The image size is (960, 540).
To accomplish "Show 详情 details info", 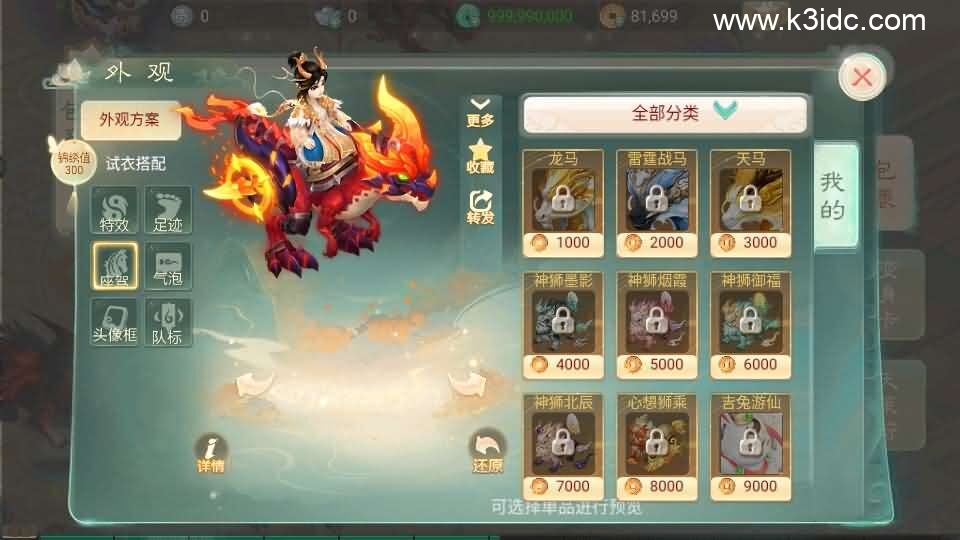I will coord(210,454).
